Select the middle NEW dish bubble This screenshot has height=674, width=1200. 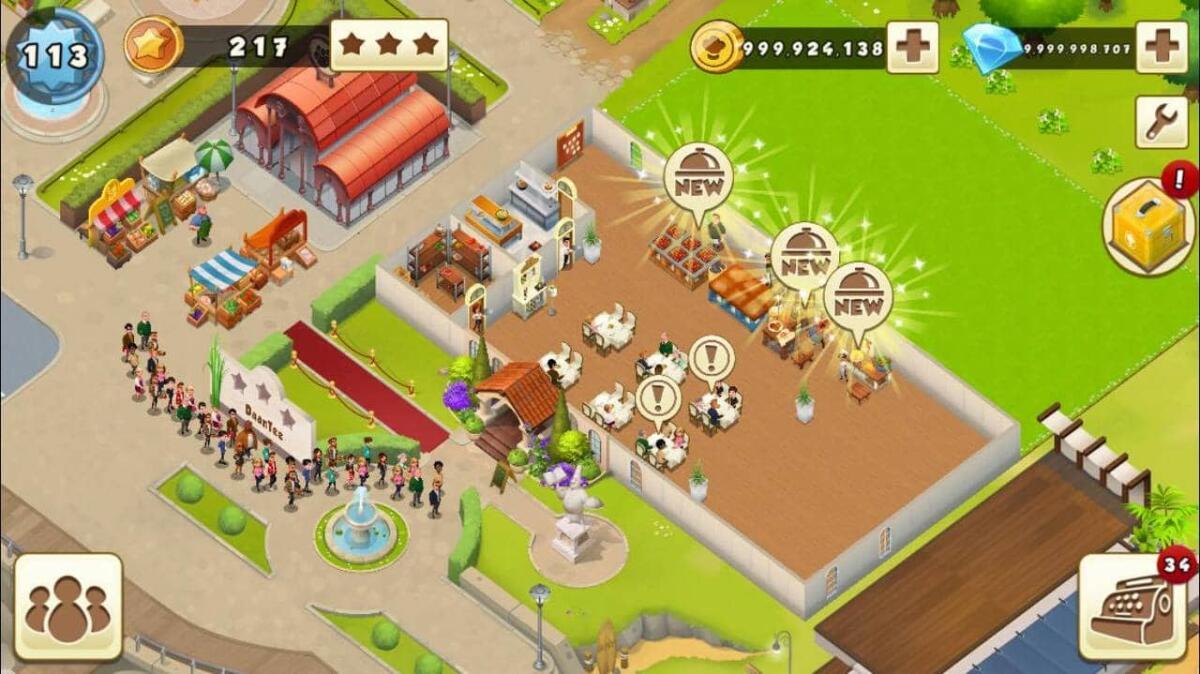coord(804,255)
